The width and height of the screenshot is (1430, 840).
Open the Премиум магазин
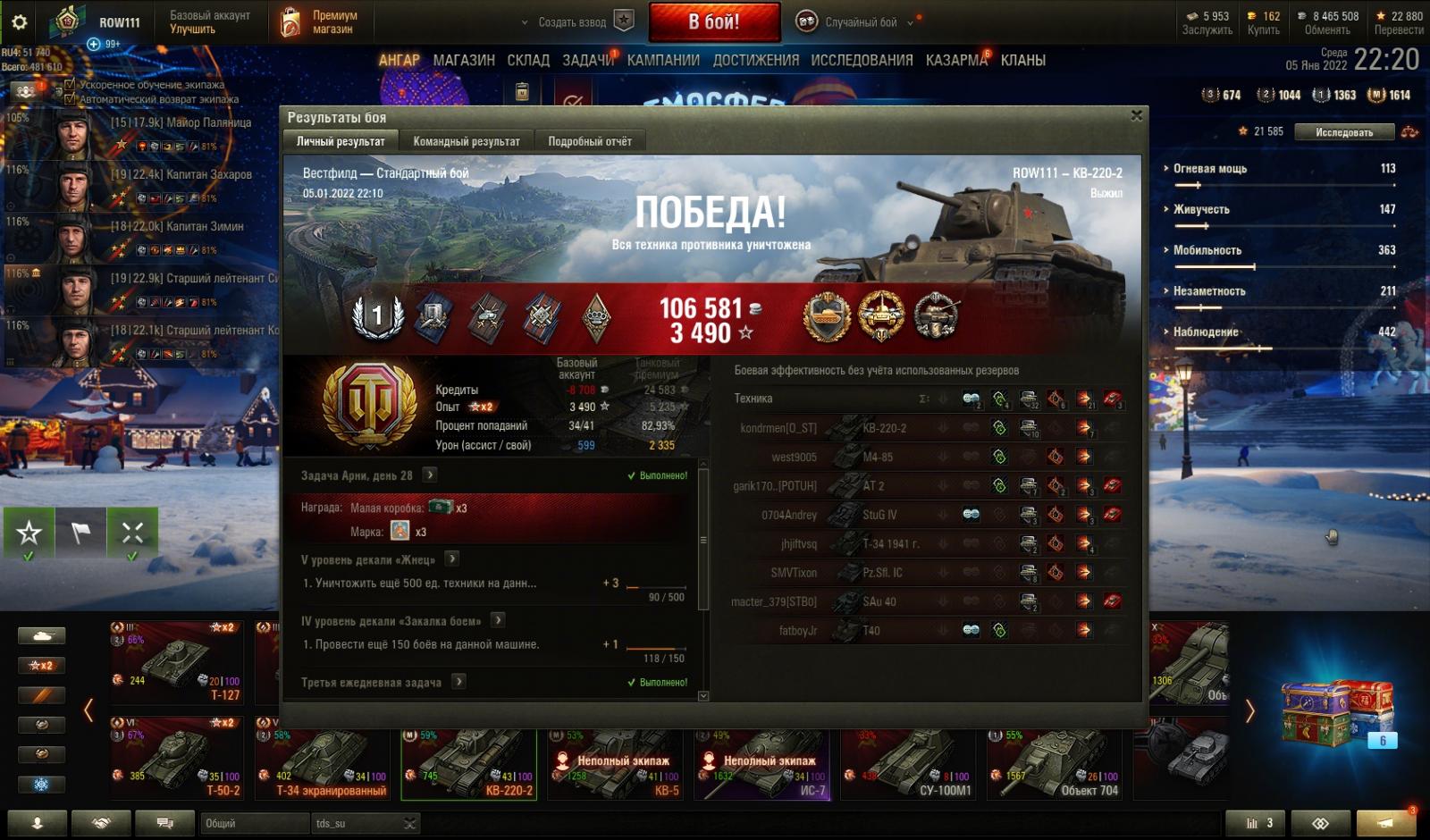(319, 22)
